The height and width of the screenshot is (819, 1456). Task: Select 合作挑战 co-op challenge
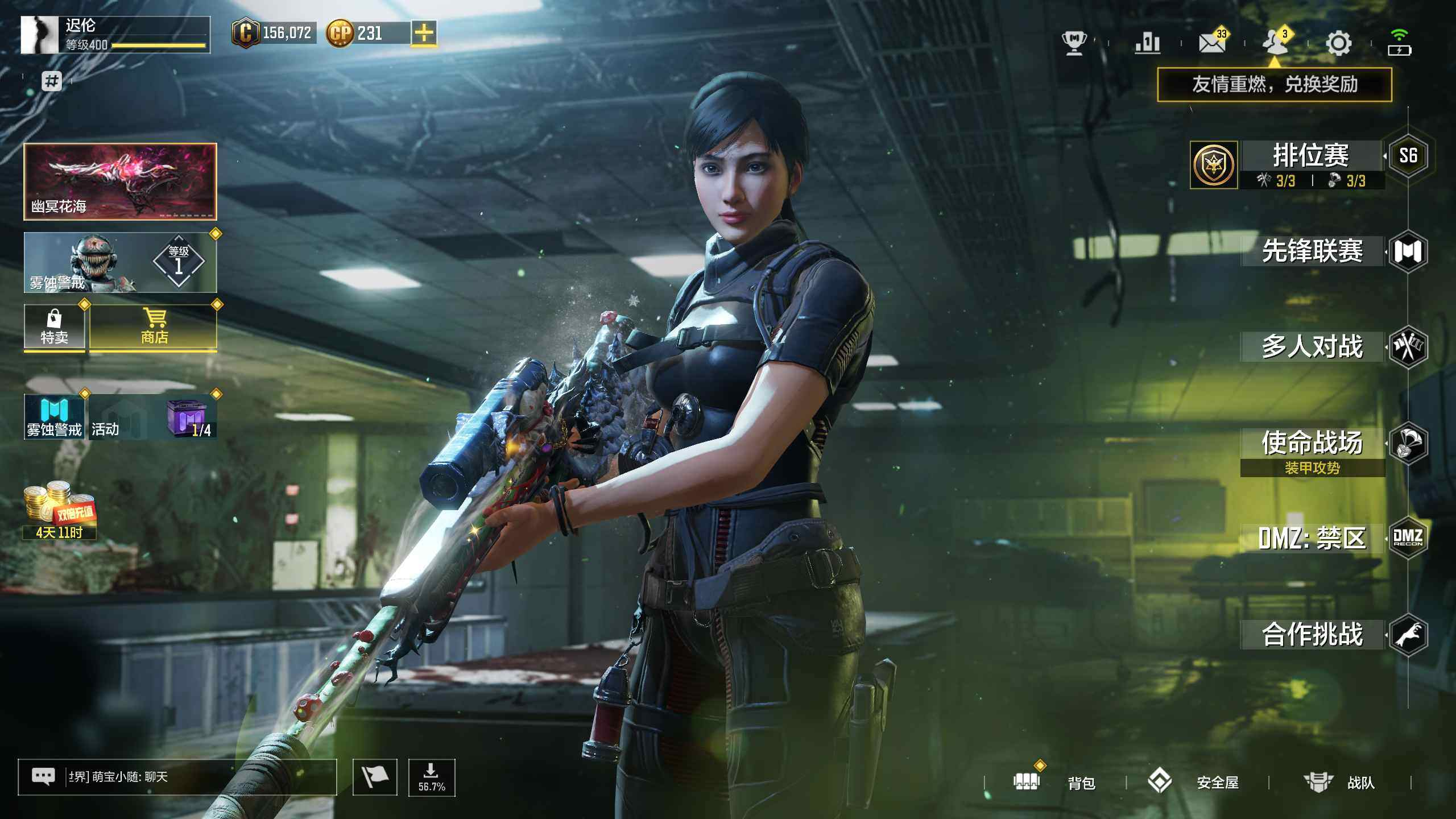click(x=1312, y=634)
